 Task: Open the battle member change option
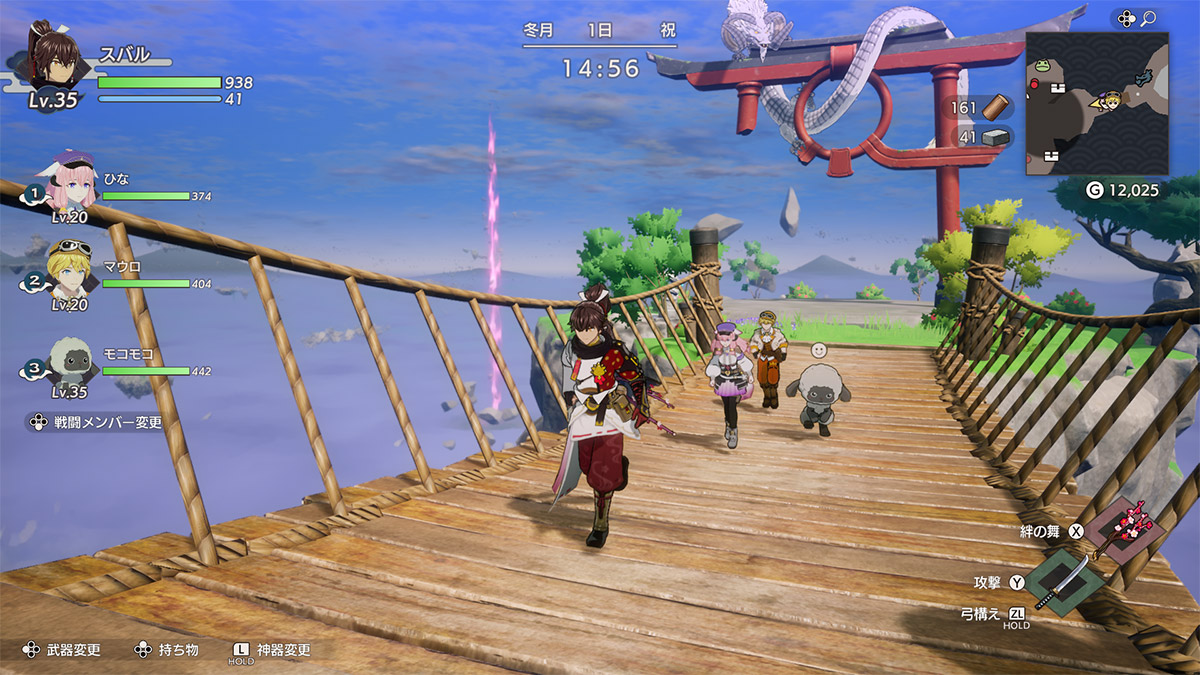click(94, 422)
